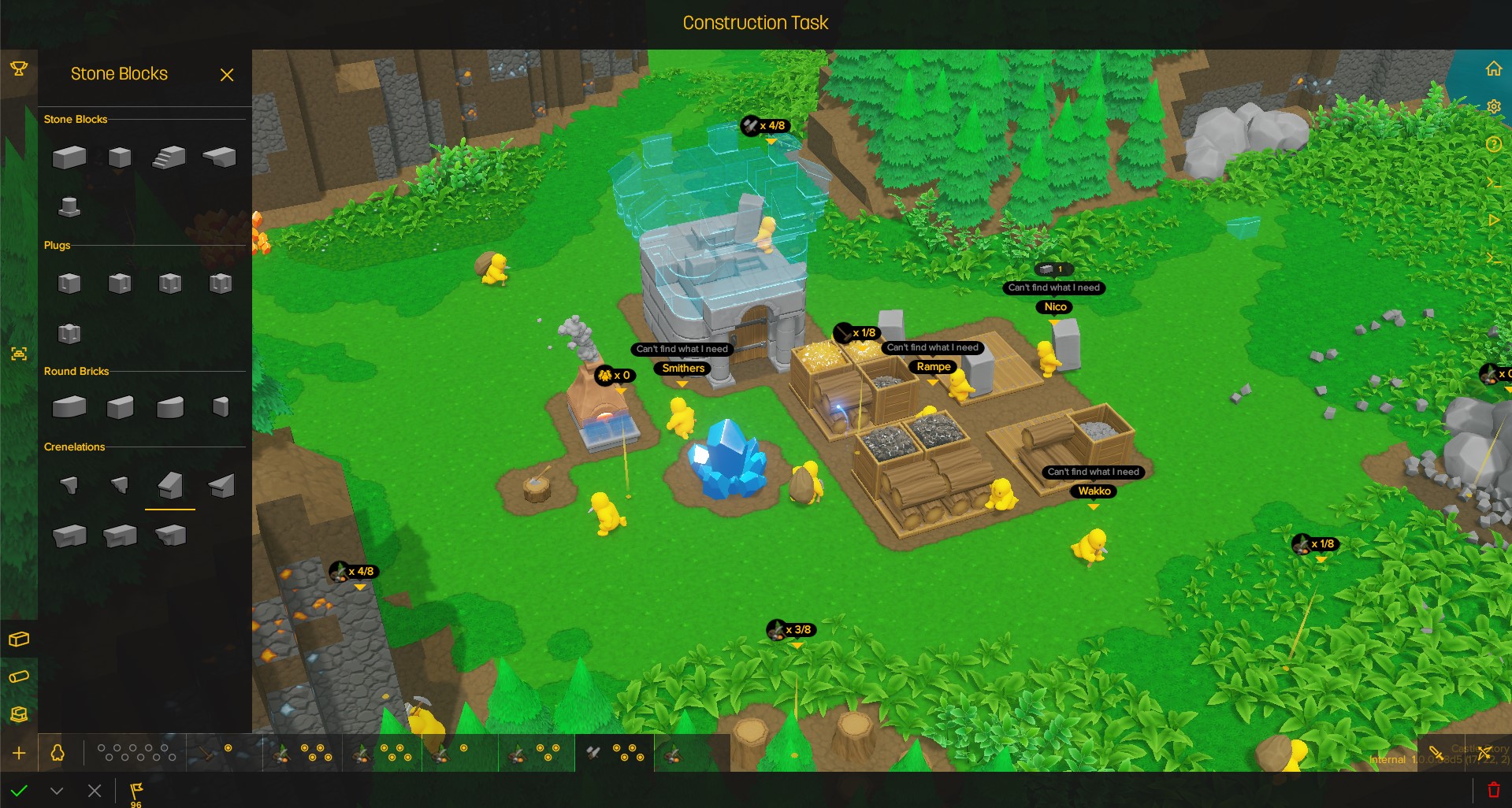Open the help question mark panel
The width and height of the screenshot is (1512, 808).
point(1494,144)
